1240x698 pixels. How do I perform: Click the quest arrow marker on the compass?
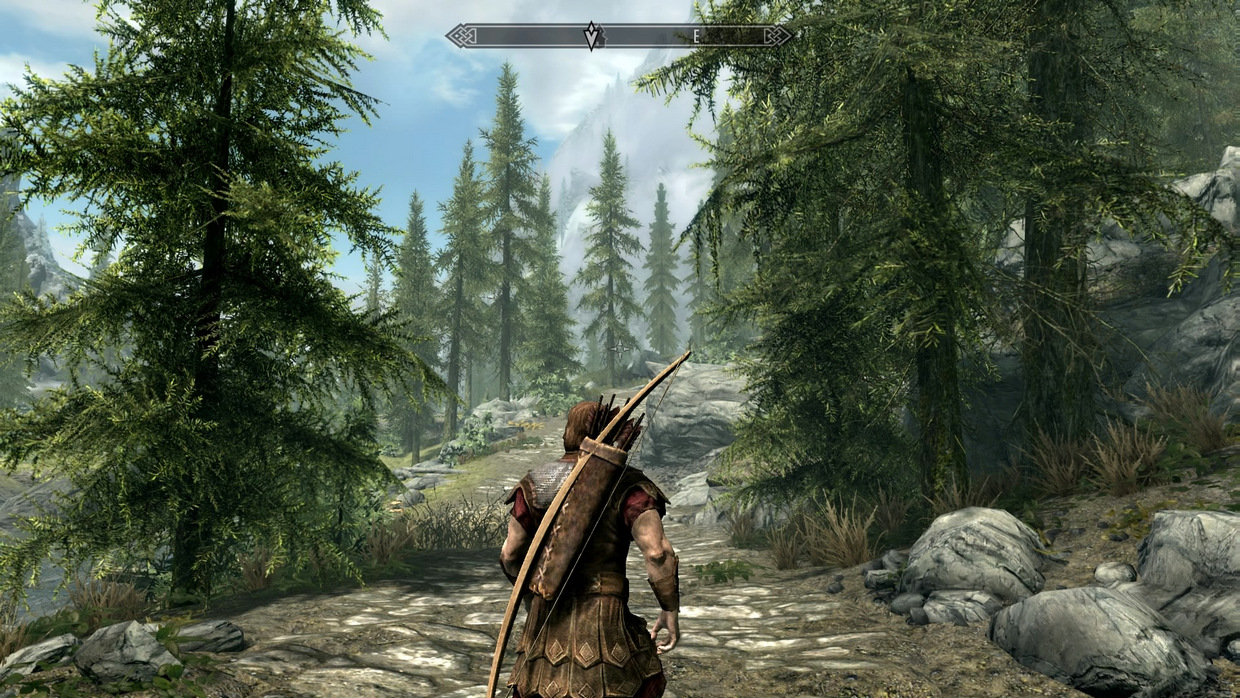593,36
